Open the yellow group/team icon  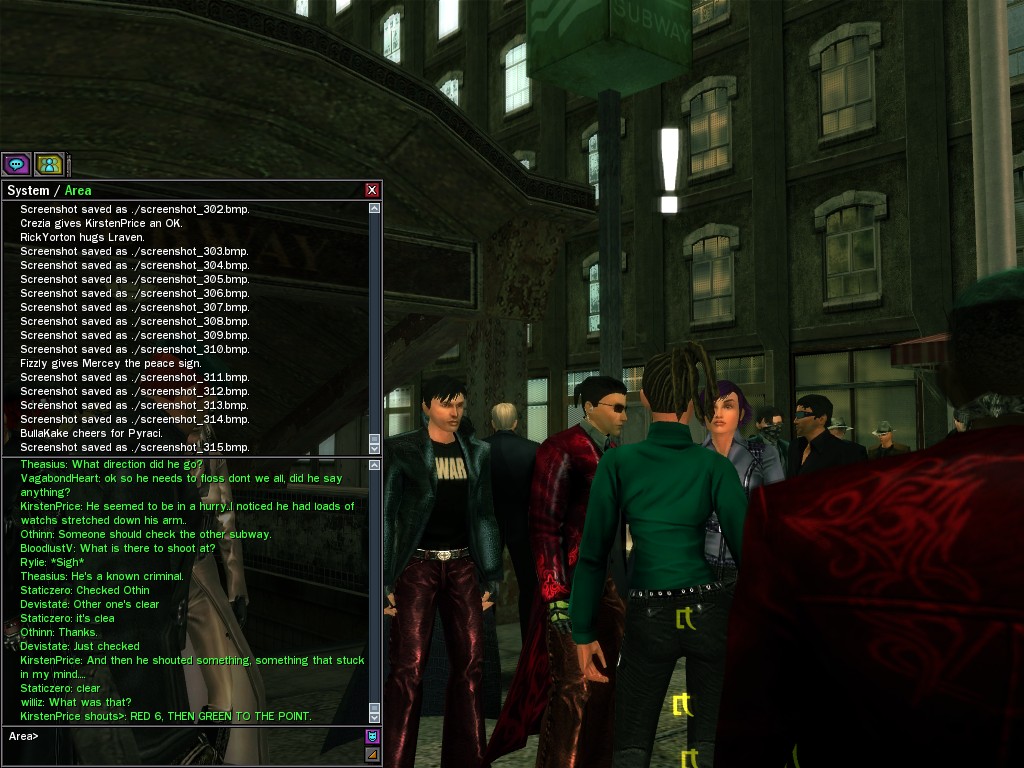pyautogui.click(x=49, y=164)
